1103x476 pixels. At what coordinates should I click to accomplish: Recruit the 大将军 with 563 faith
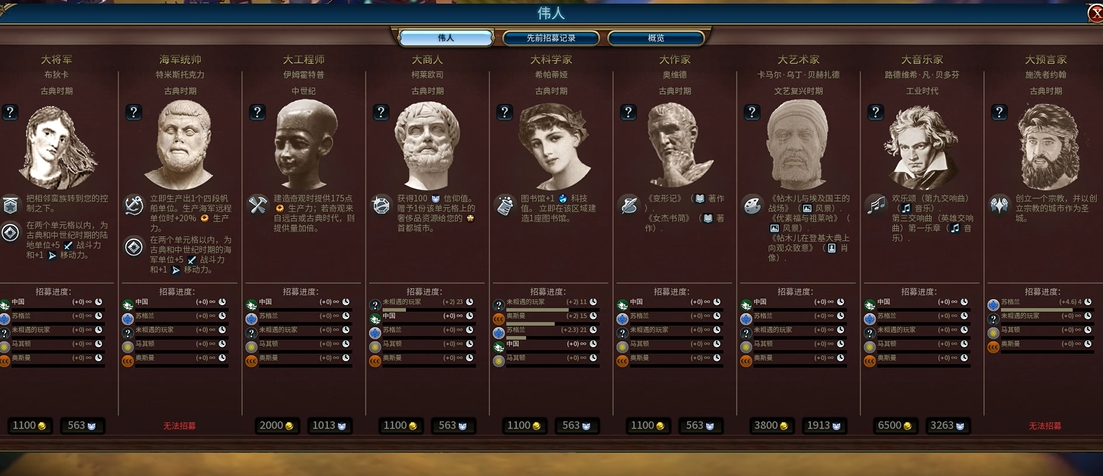81,425
